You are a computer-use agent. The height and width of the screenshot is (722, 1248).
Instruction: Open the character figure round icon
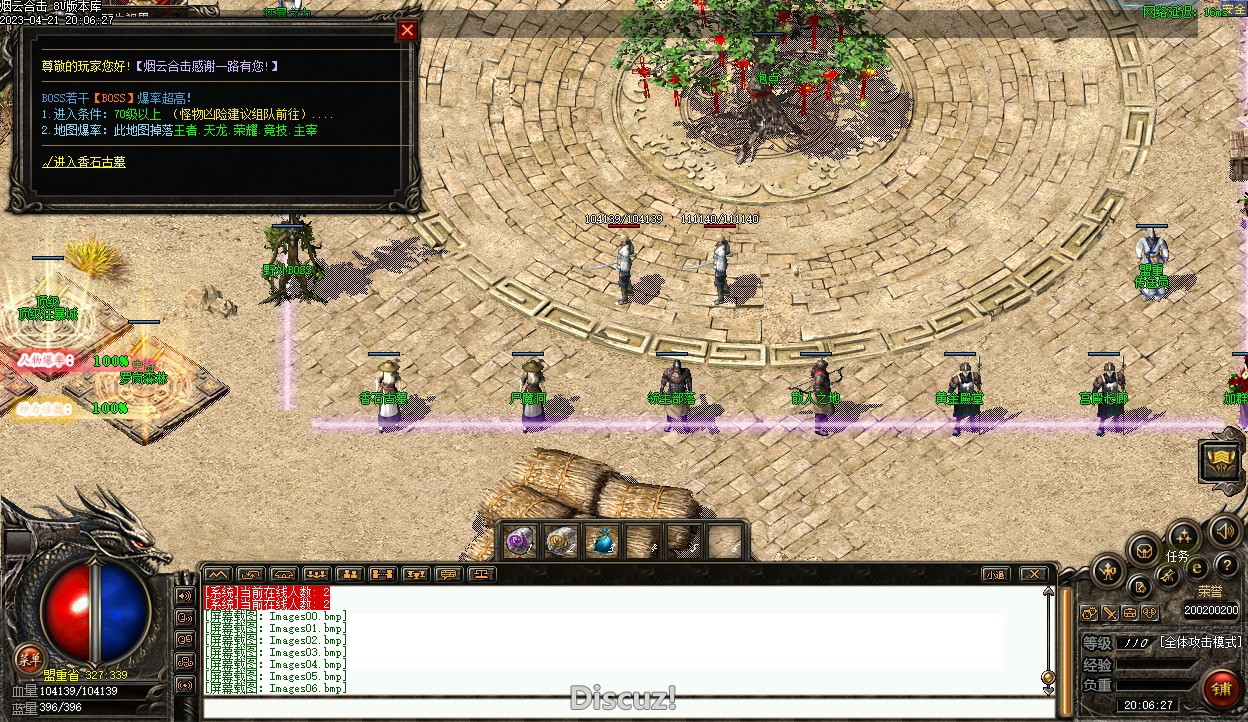(1108, 572)
